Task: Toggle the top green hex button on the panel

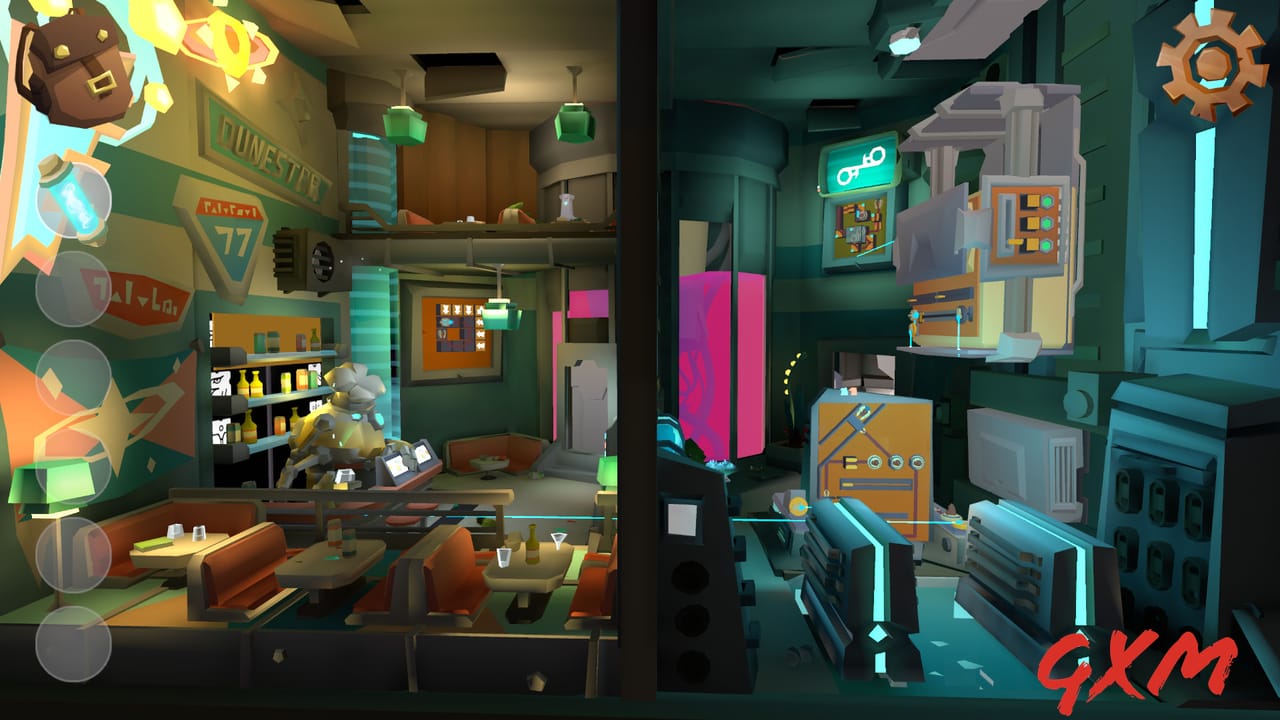Action: click(x=1047, y=201)
